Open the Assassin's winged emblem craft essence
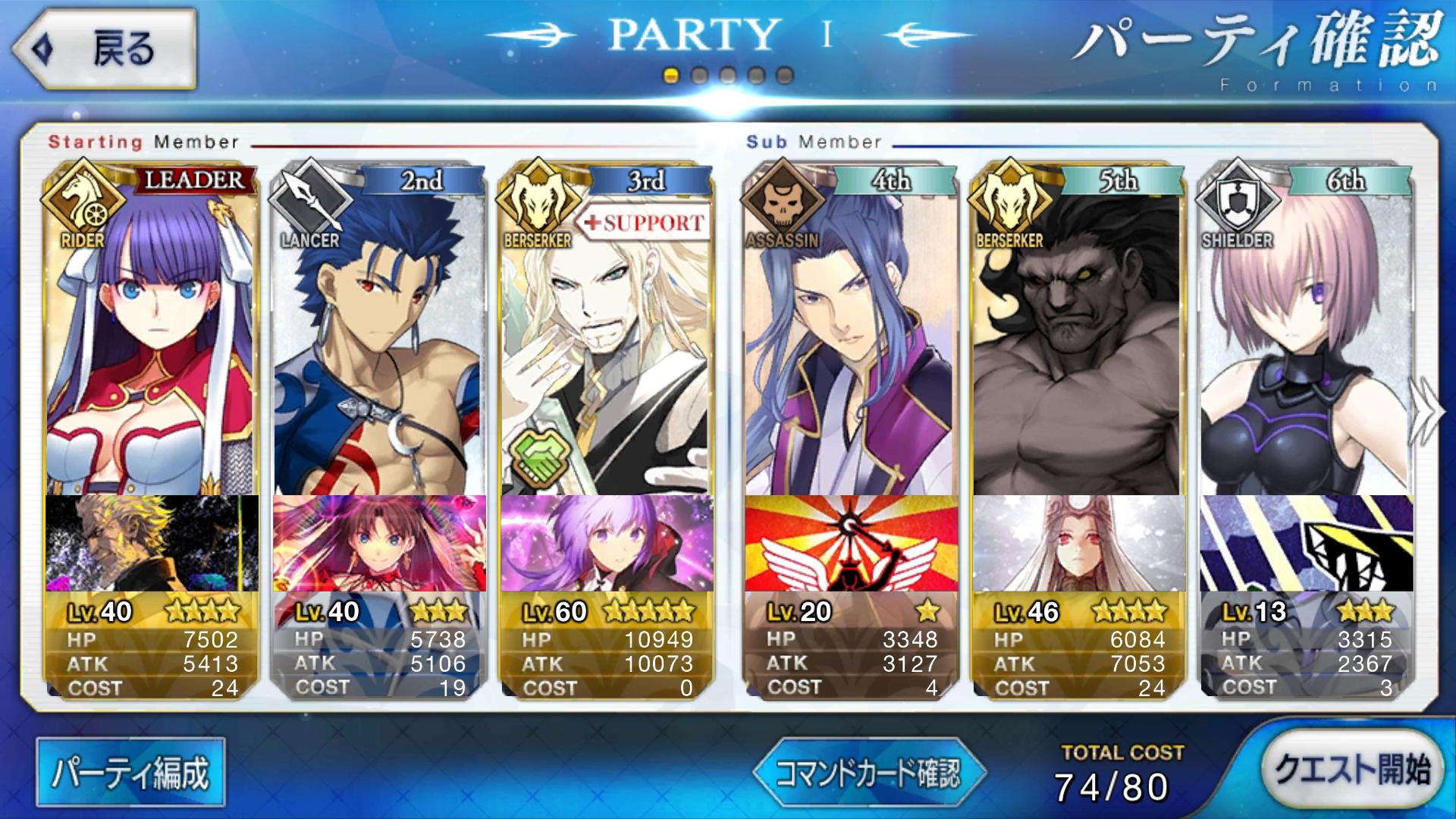 851,543
